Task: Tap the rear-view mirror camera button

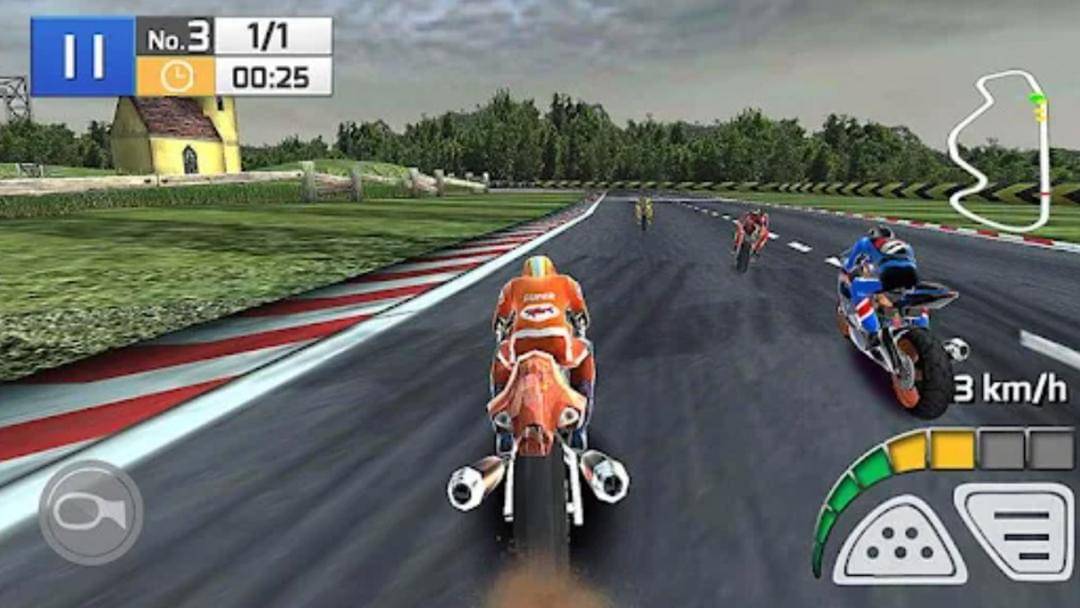Action: click(90, 511)
